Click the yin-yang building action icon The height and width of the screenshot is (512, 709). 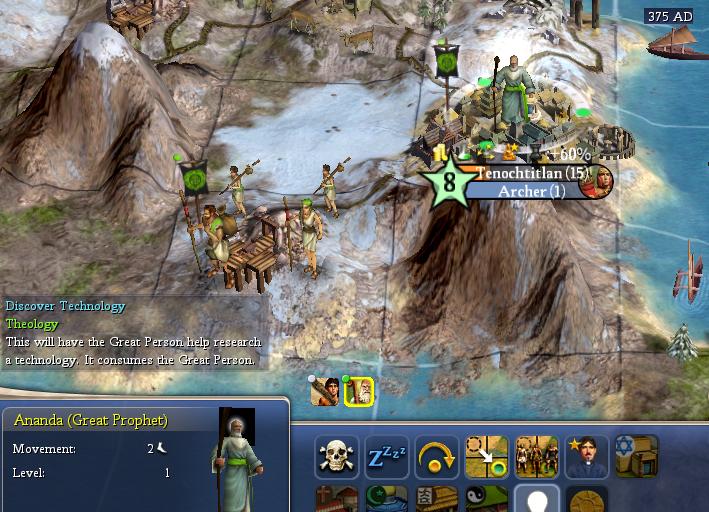[487, 500]
